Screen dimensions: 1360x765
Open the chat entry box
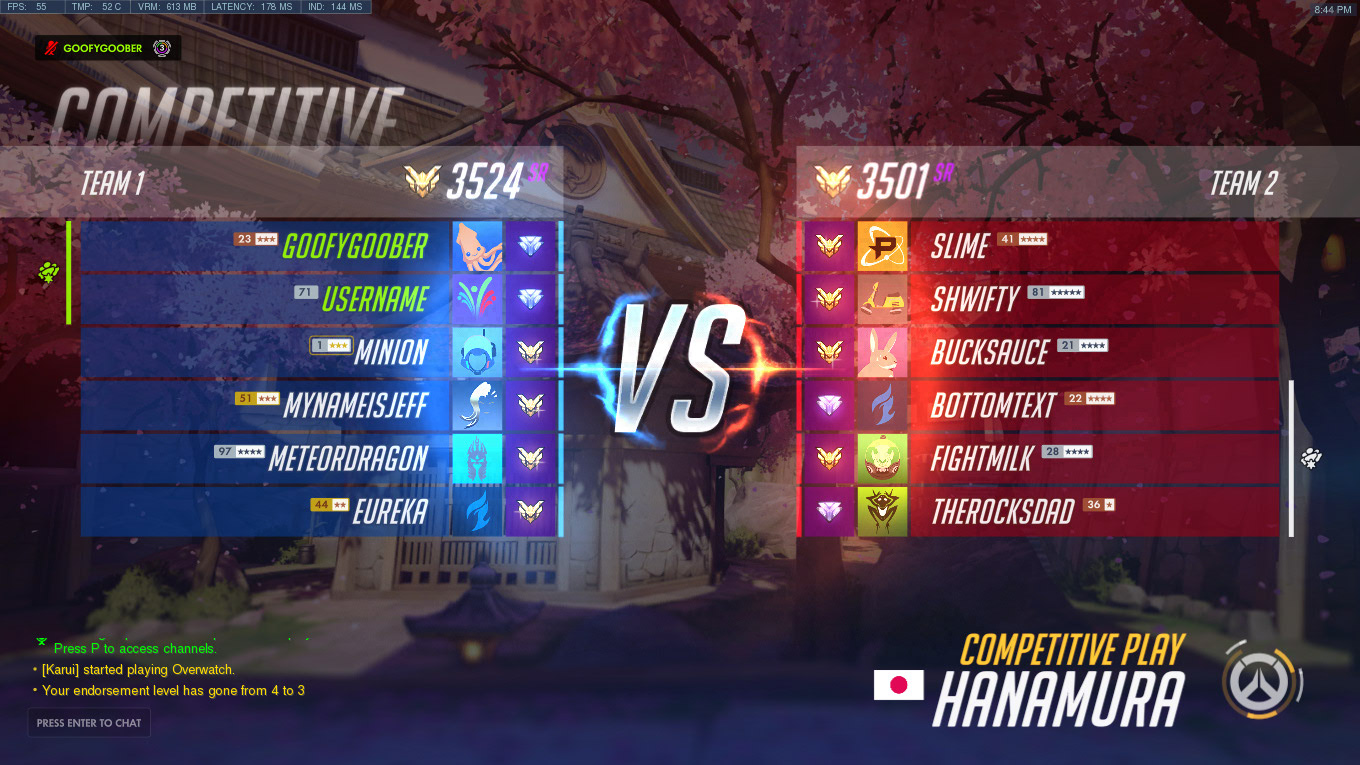pos(89,723)
